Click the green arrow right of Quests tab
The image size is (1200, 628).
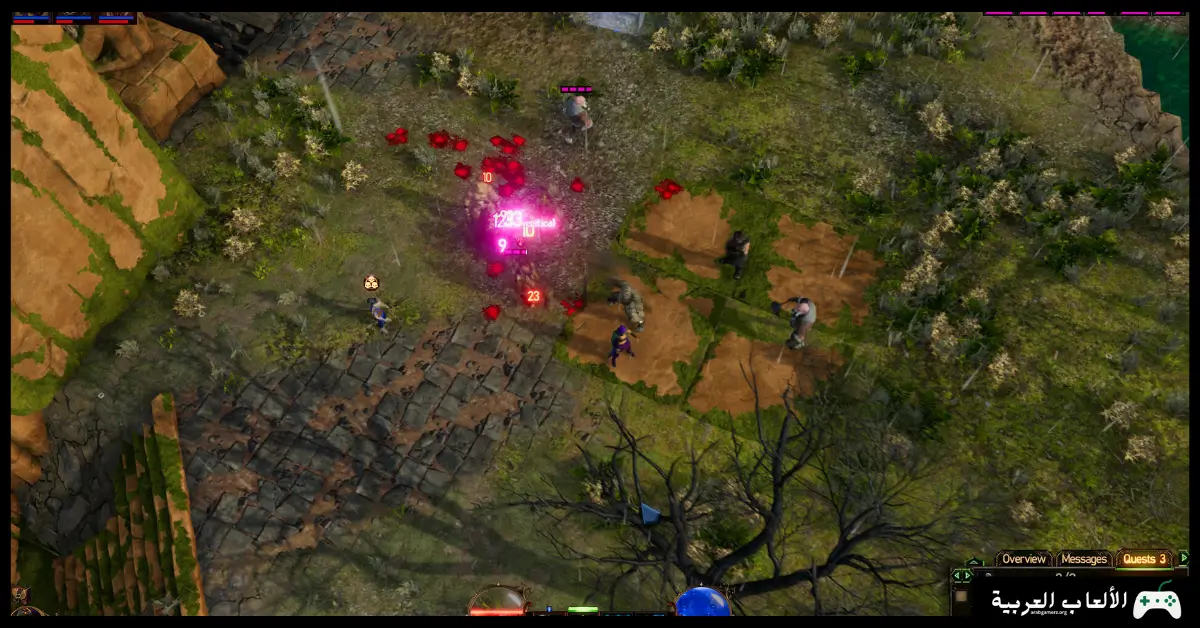(1184, 558)
